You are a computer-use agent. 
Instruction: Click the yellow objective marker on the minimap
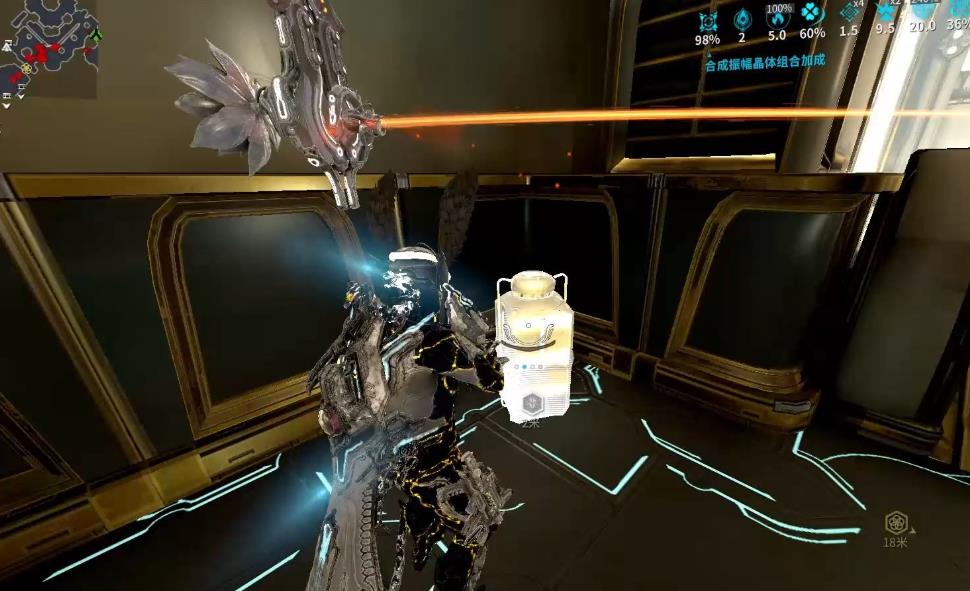[27, 68]
